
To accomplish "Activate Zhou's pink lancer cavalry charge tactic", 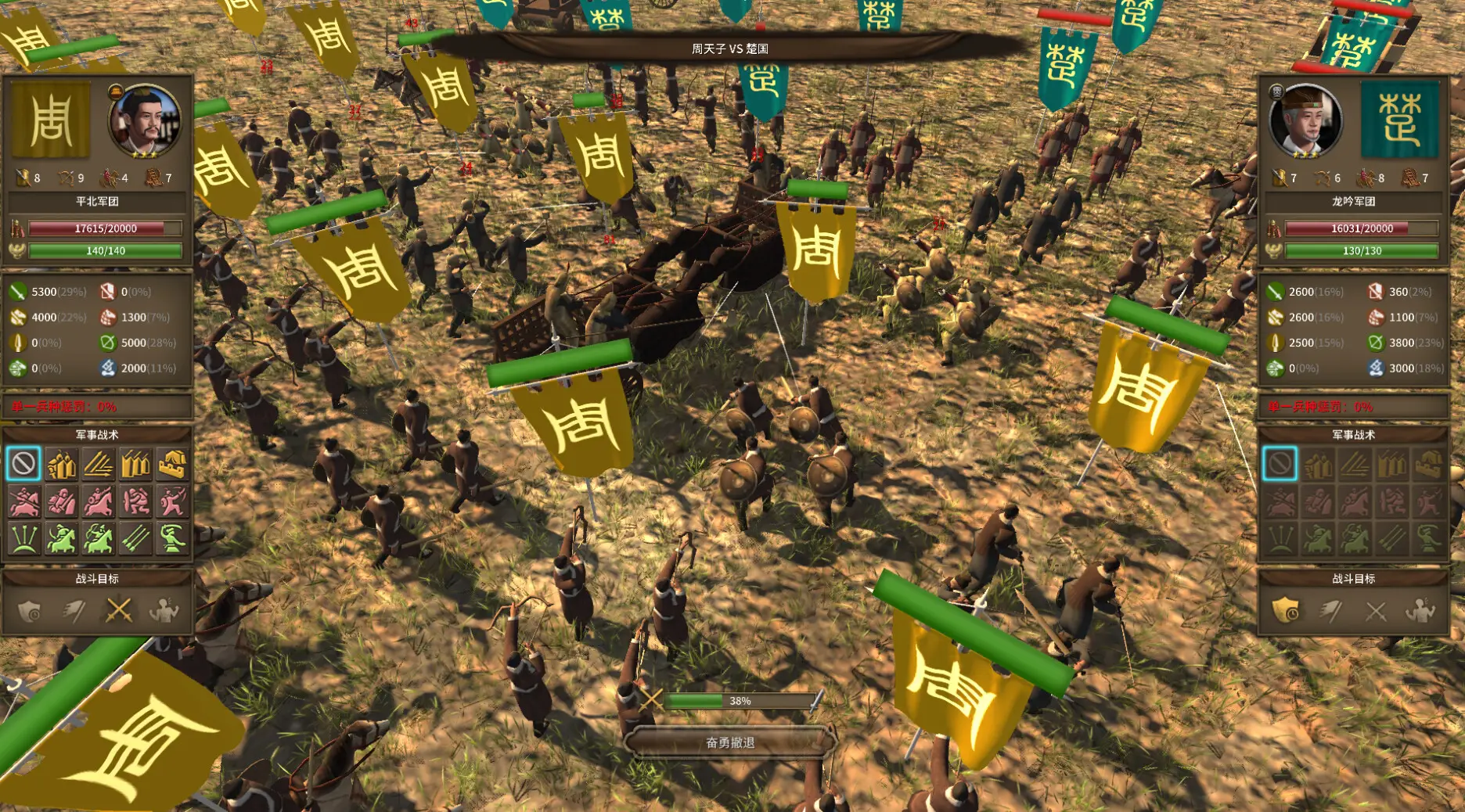I will click(23, 501).
